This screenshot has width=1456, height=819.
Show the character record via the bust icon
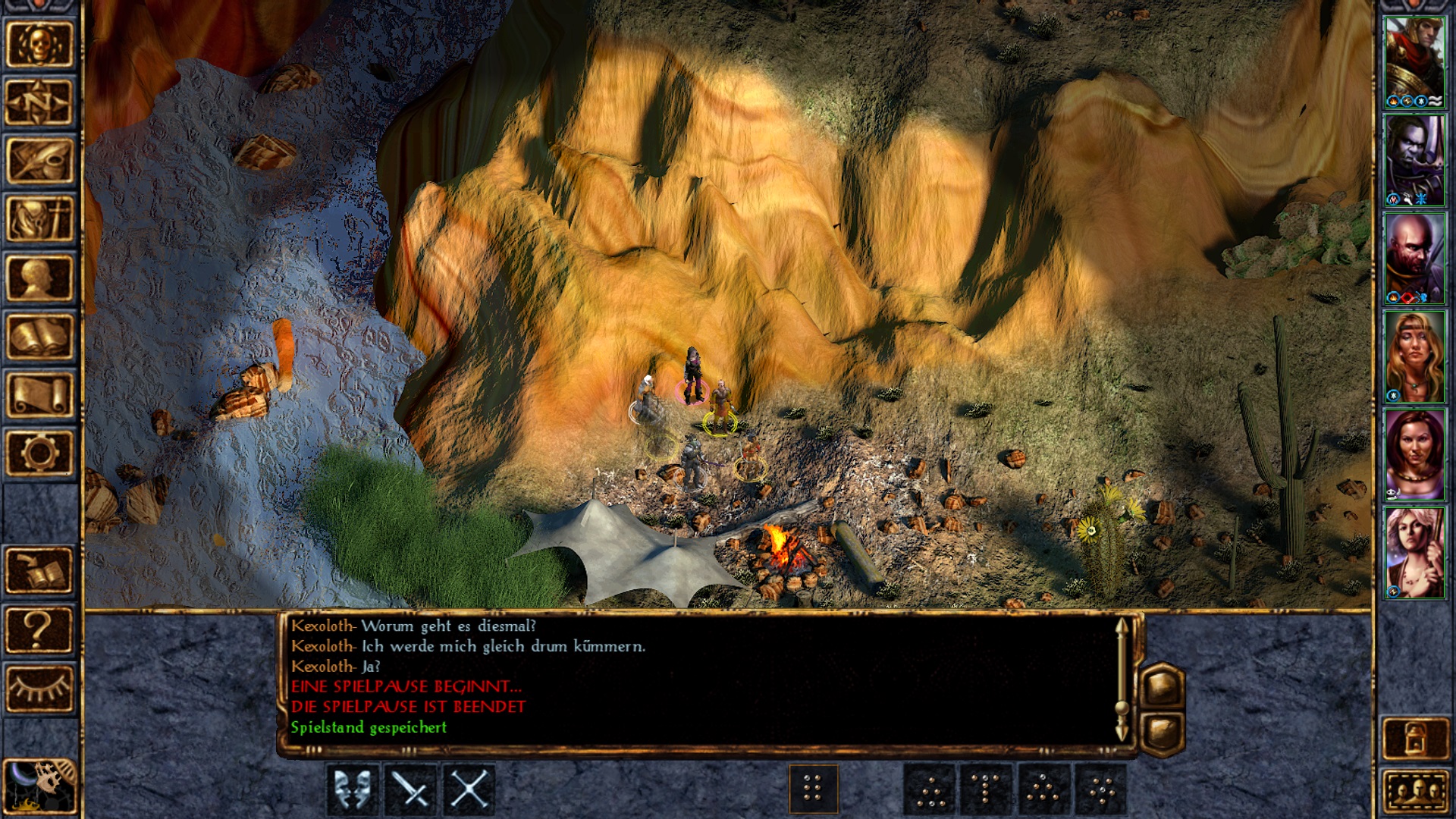click(x=39, y=278)
